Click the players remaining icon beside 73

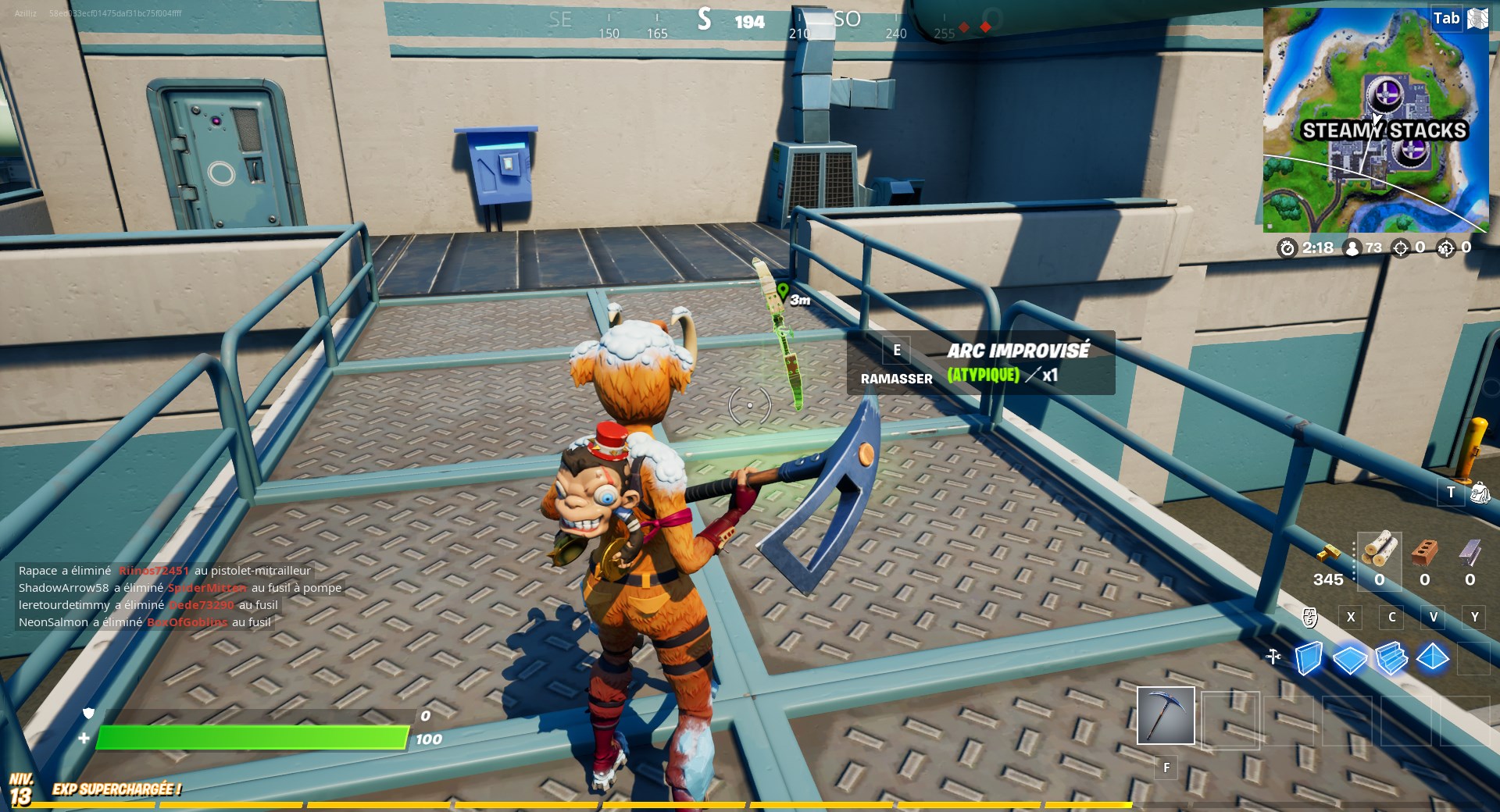(x=1353, y=248)
